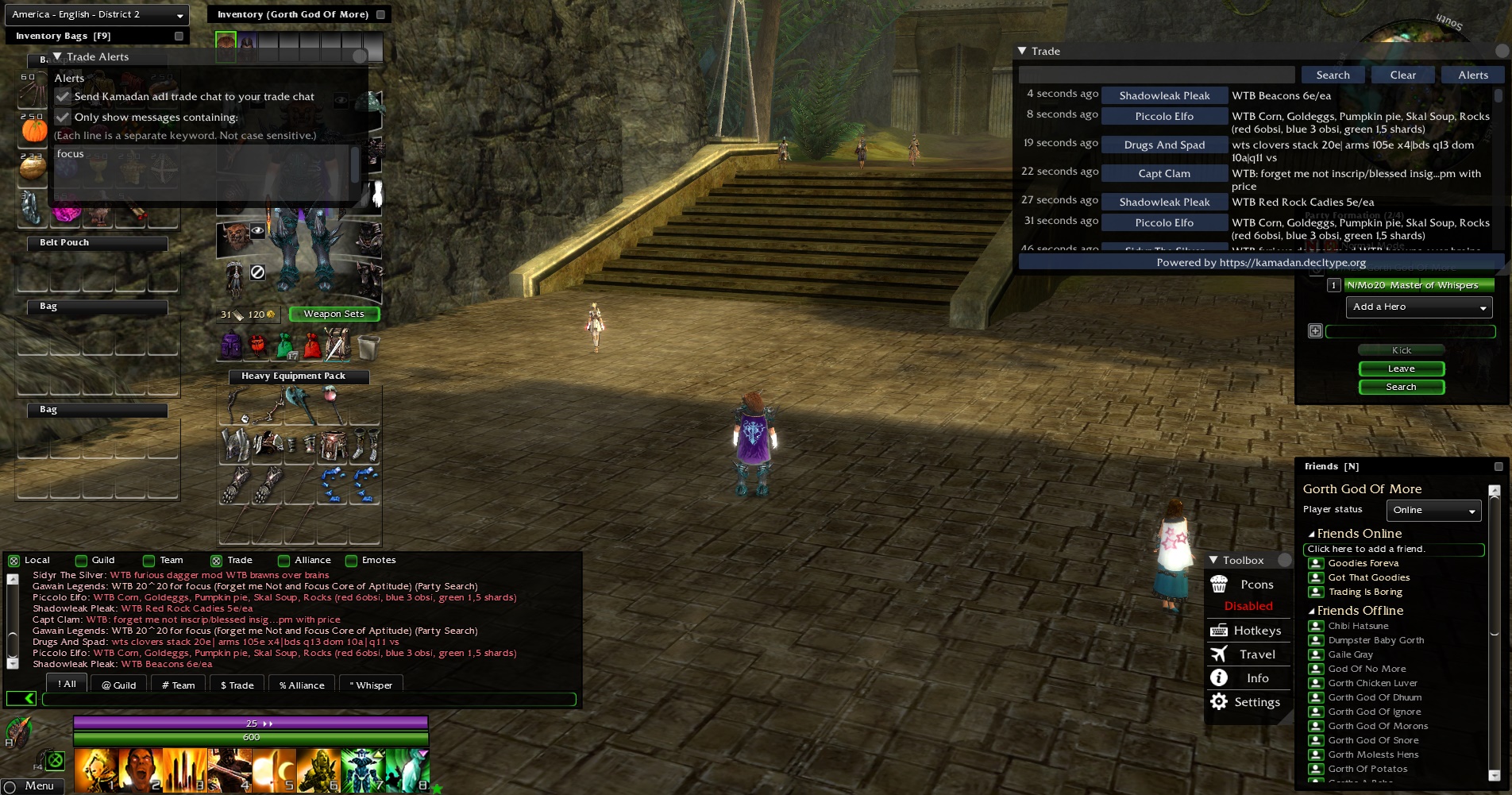Open the Player status dropdown
1512x795 pixels.
1433,510
